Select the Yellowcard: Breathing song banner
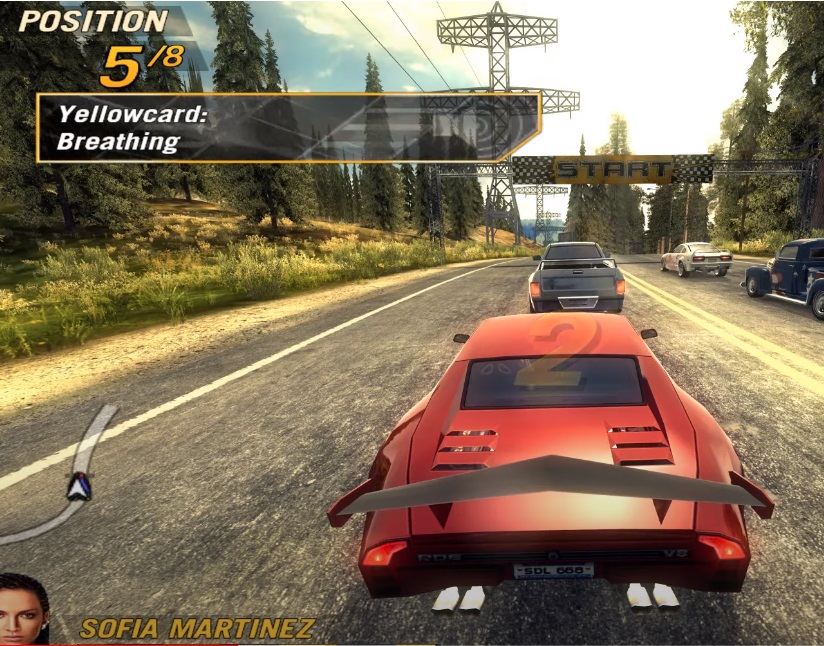This screenshot has height=646, width=824. click(288, 128)
